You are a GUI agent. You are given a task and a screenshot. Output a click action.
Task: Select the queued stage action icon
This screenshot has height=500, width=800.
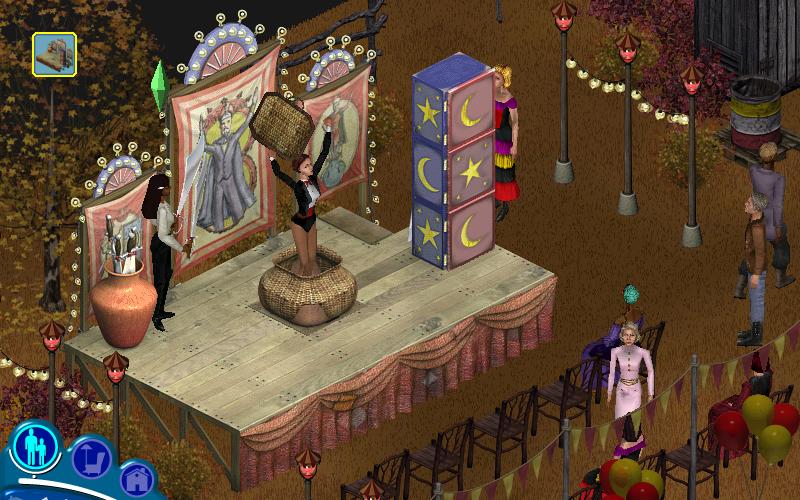(x=54, y=54)
